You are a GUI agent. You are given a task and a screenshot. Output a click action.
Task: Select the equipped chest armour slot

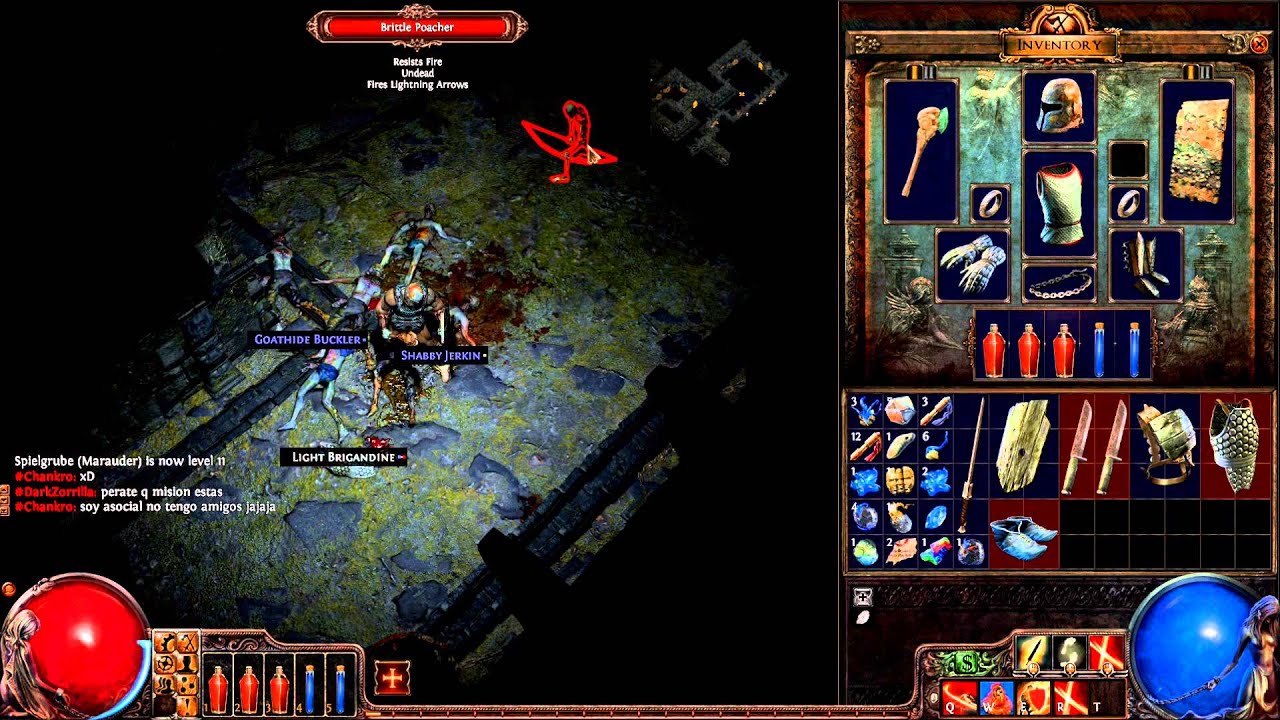point(1059,205)
